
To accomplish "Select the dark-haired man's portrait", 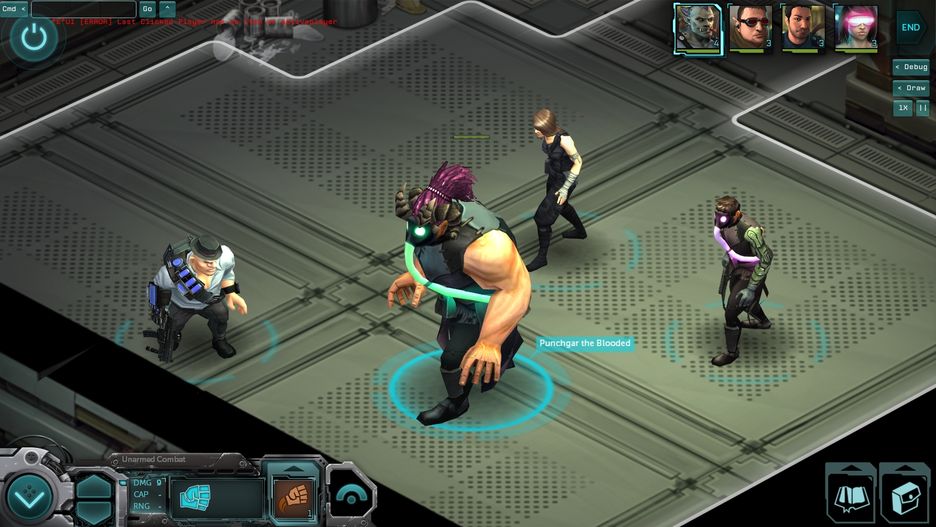I will [x=802, y=28].
